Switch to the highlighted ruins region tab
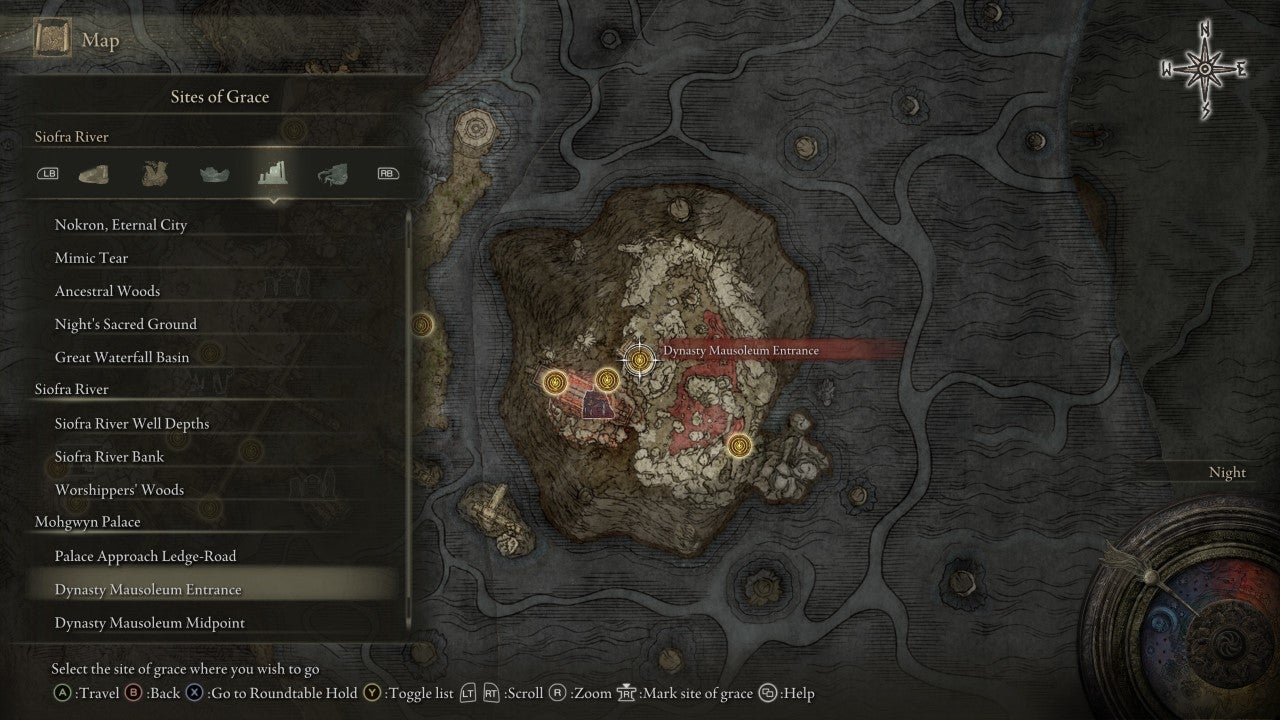This screenshot has width=1280, height=720. [271, 174]
